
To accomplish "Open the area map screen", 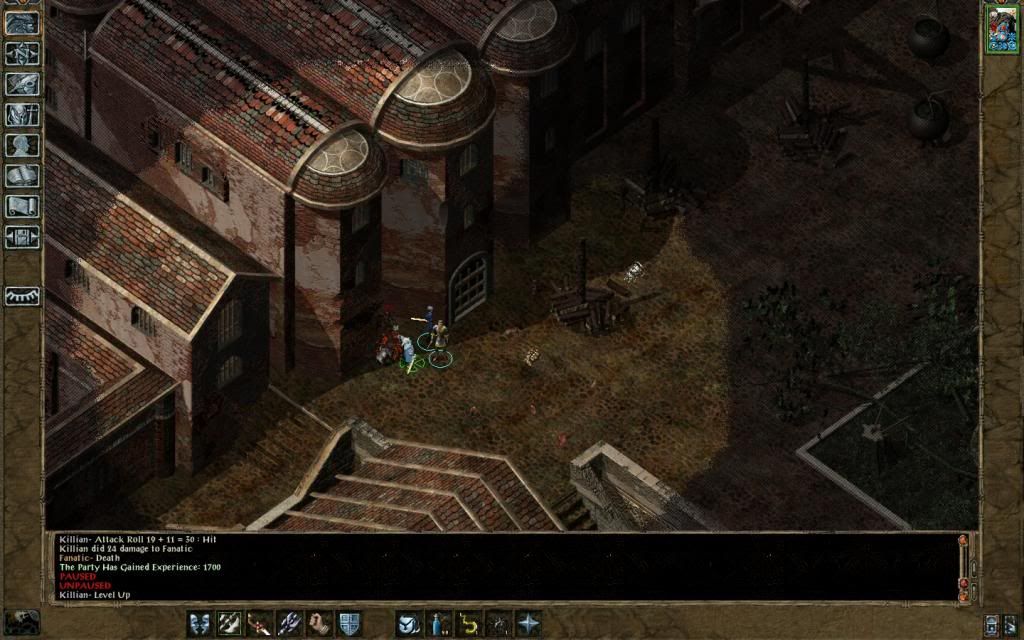I will click(21, 54).
